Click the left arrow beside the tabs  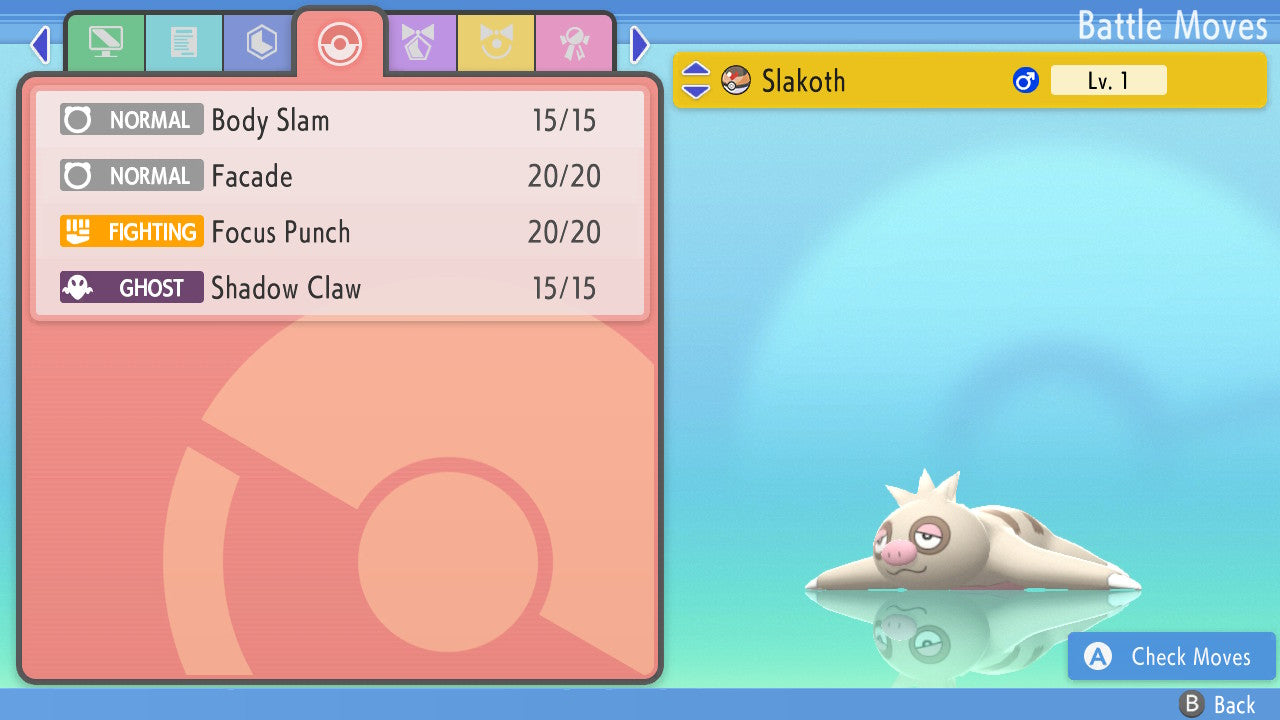point(40,44)
